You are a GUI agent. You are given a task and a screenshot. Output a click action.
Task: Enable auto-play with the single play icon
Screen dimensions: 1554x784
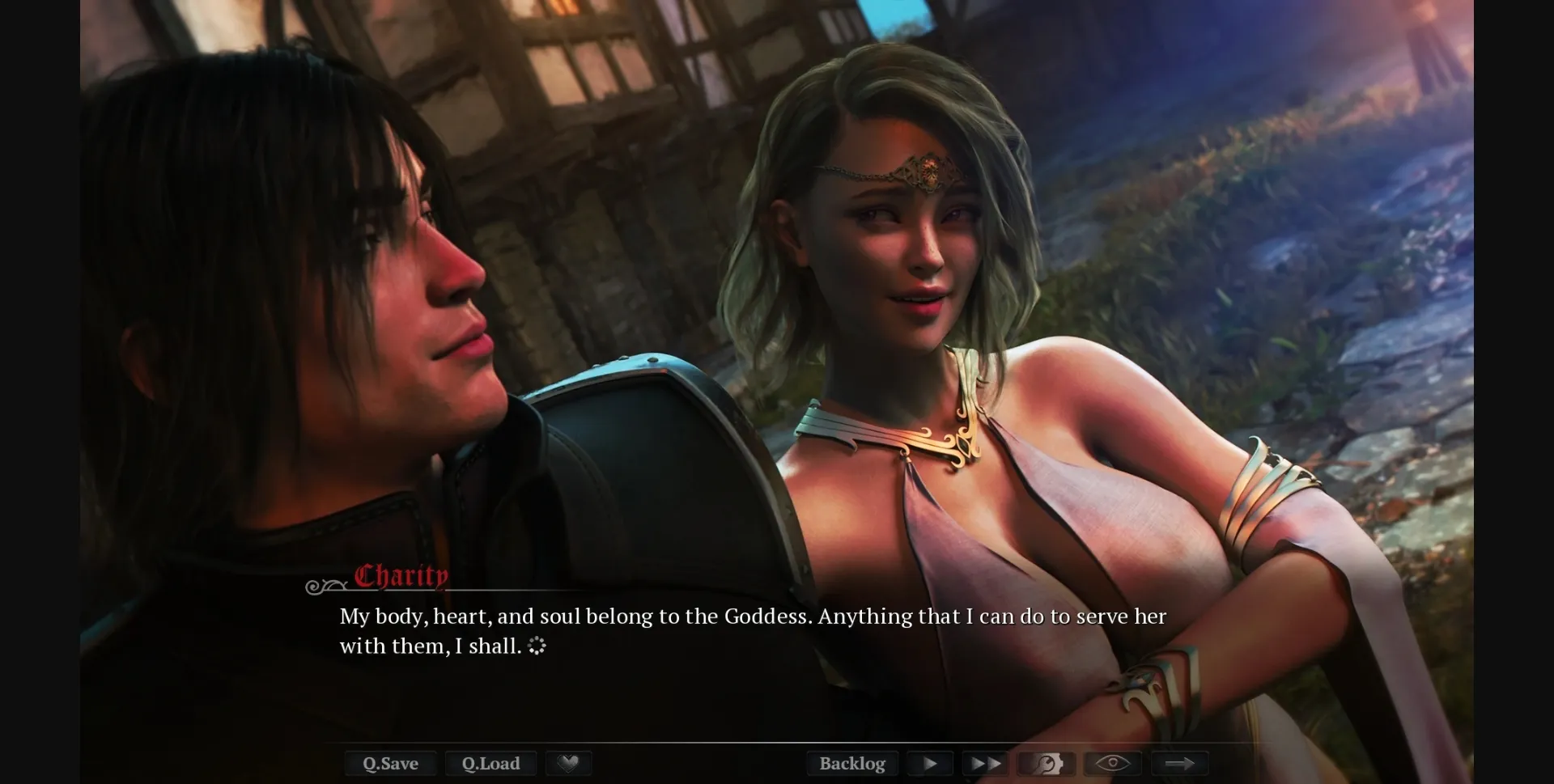coord(929,763)
